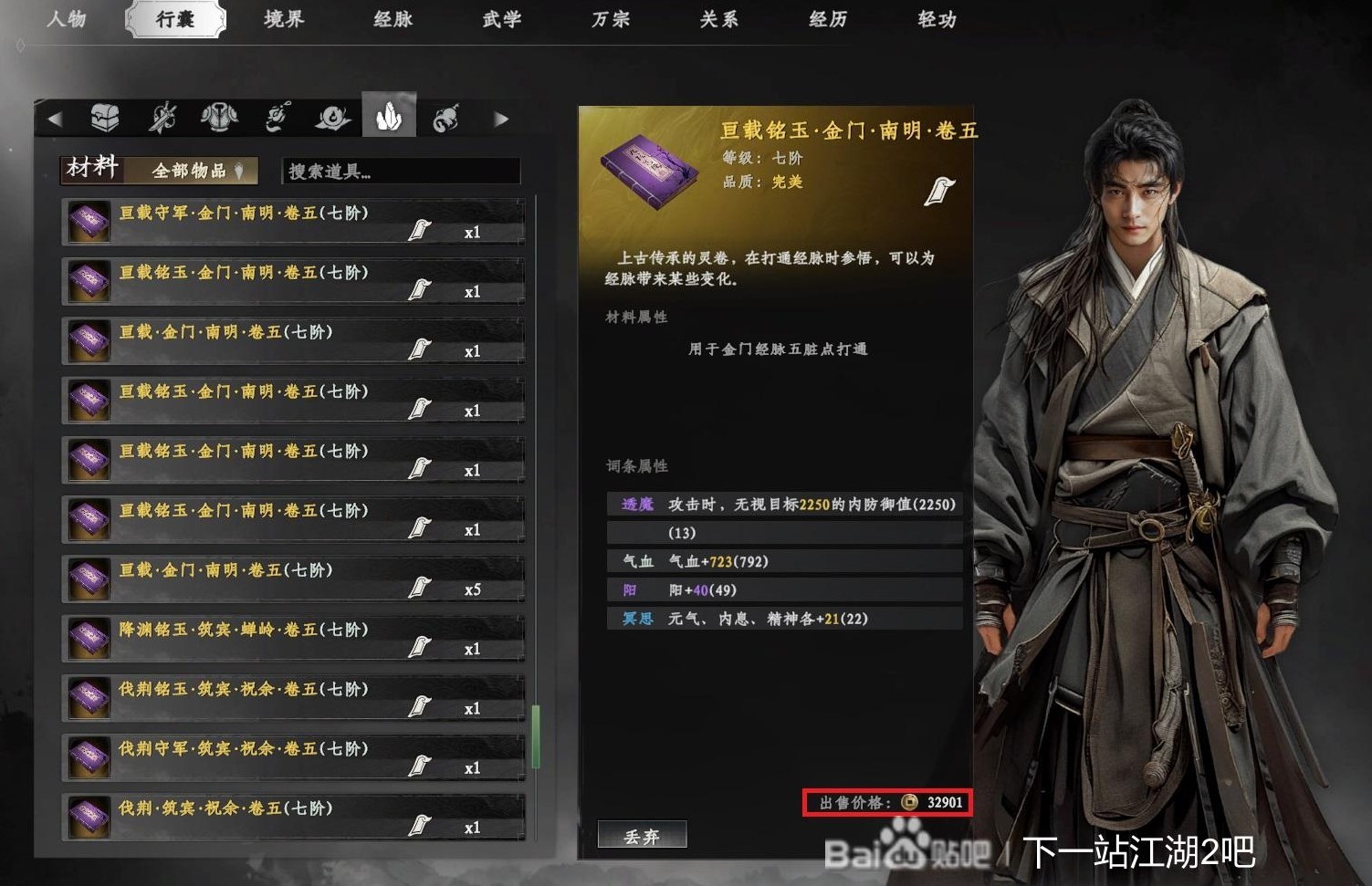Open the 全部物品 filter dropdown

[x=192, y=171]
